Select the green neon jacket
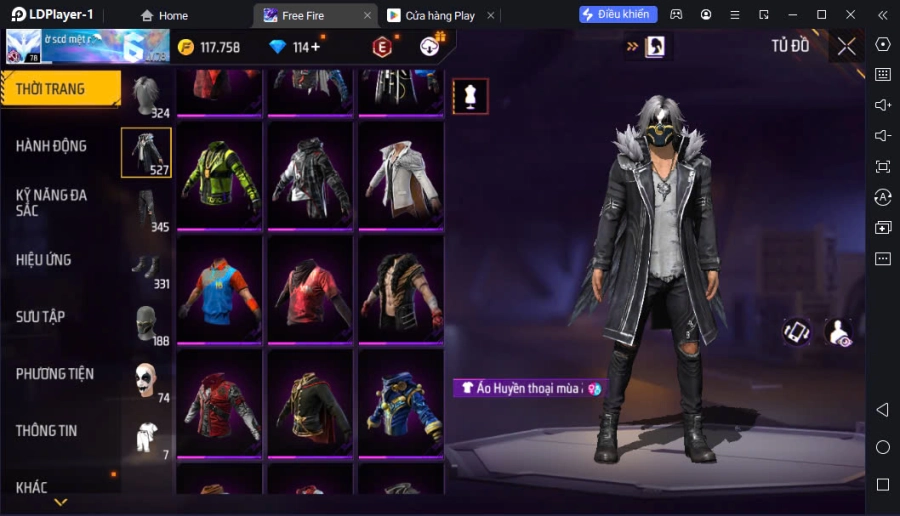Image resolution: width=900 pixels, height=516 pixels. pos(219,175)
